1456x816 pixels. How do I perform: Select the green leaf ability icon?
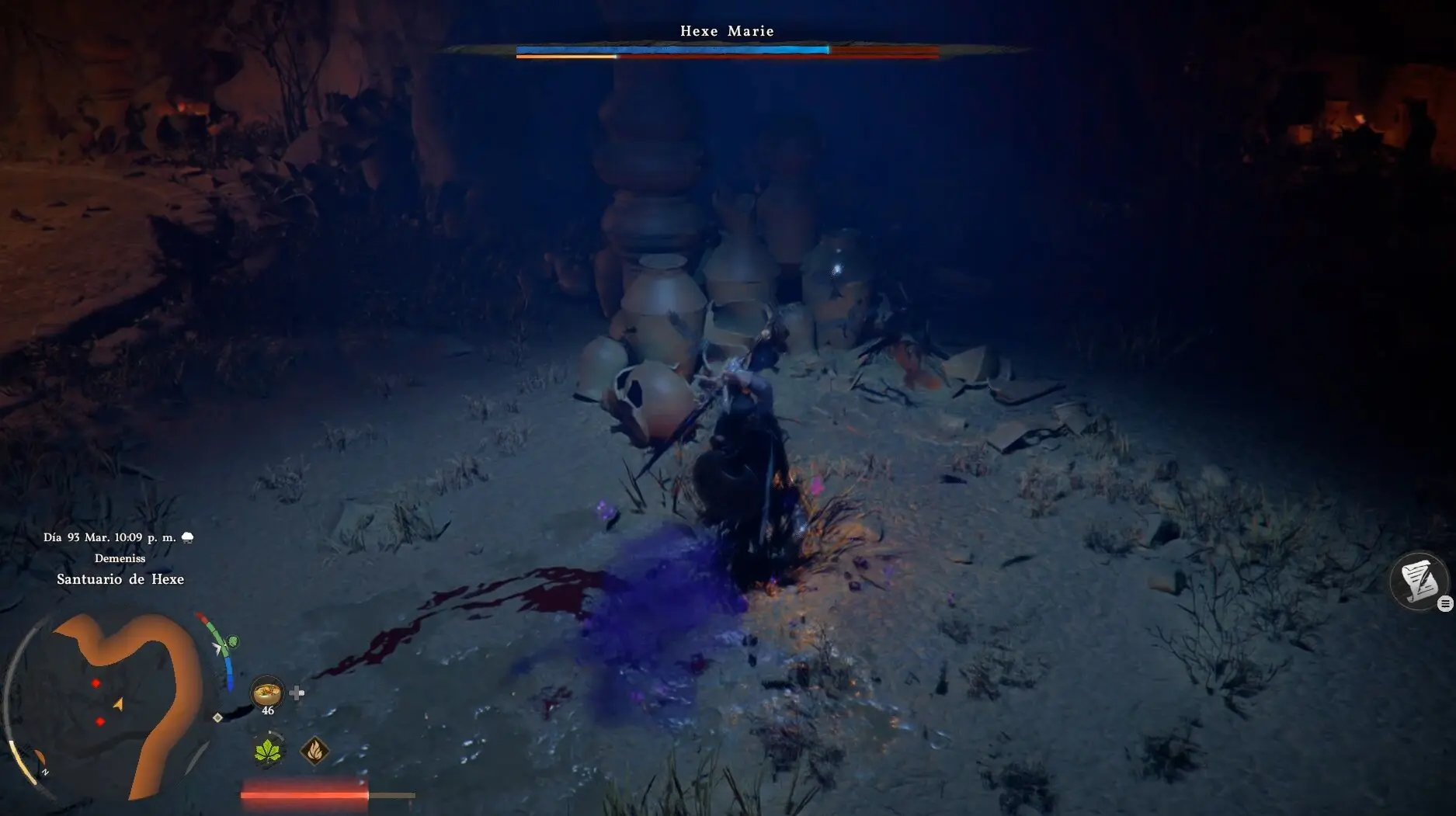pos(269,751)
